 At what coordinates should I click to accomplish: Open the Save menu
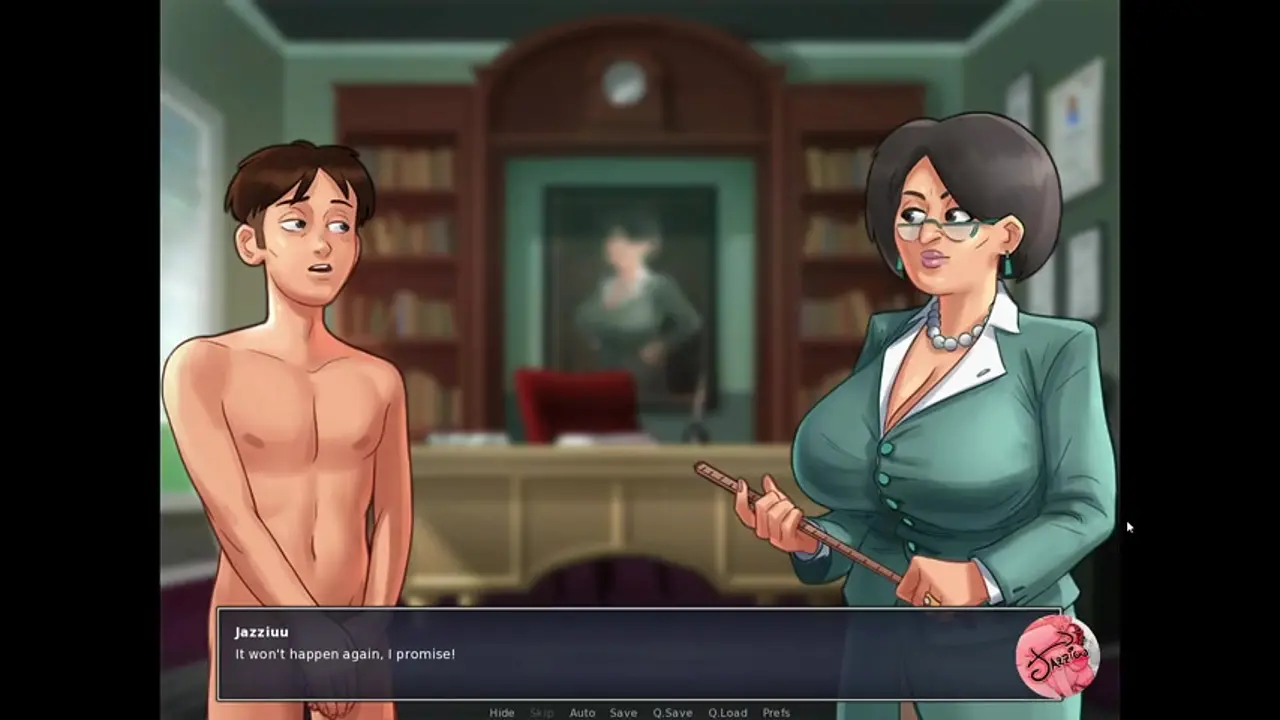pos(623,713)
